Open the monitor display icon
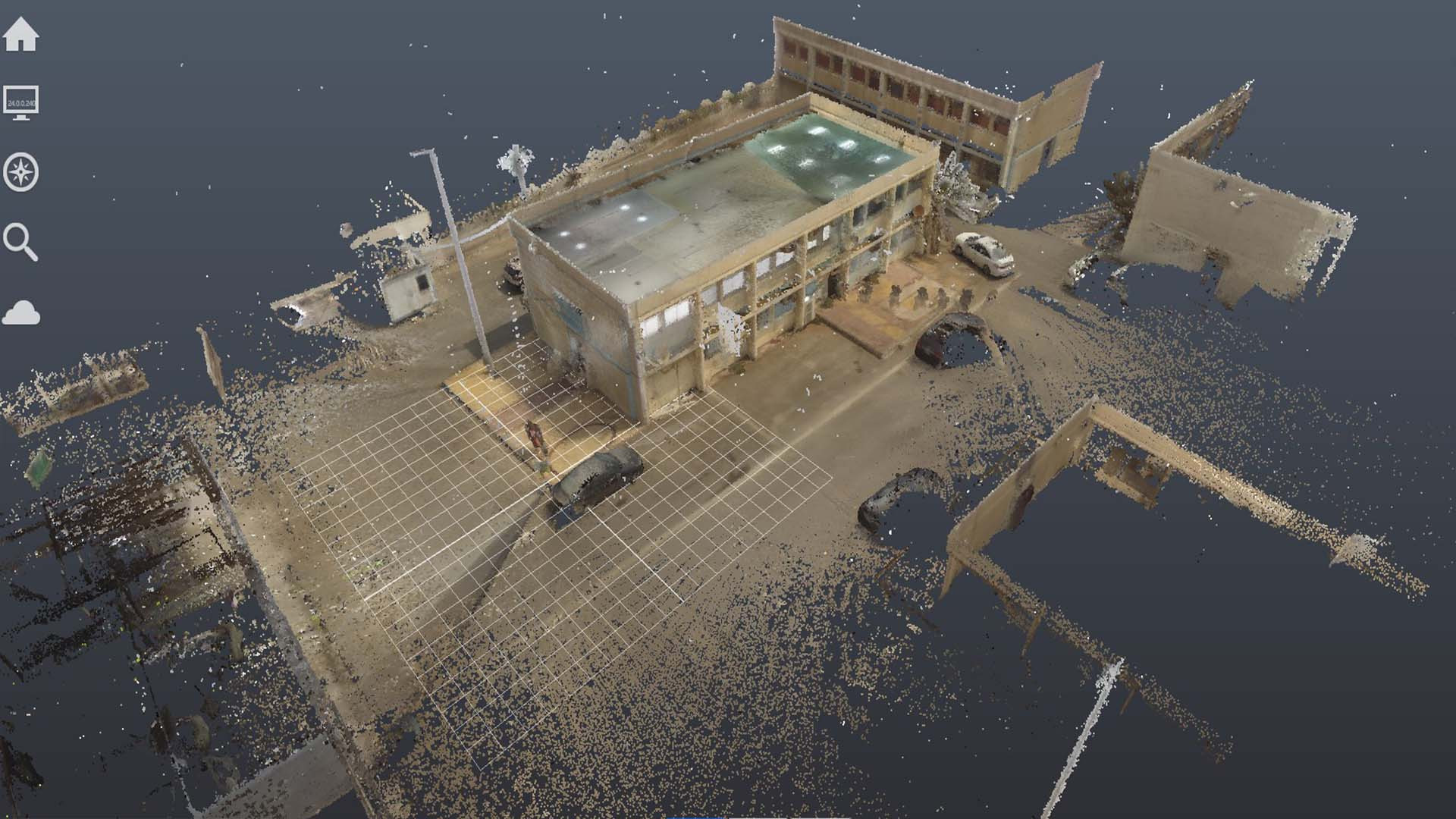 [21, 103]
